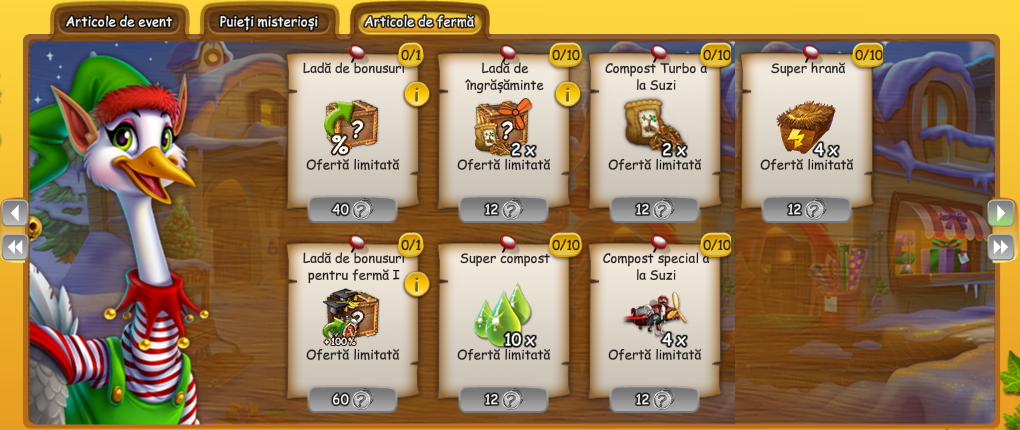The image size is (1020, 430).
Task: Purchase Super compost for 12
Action: click(x=503, y=399)
